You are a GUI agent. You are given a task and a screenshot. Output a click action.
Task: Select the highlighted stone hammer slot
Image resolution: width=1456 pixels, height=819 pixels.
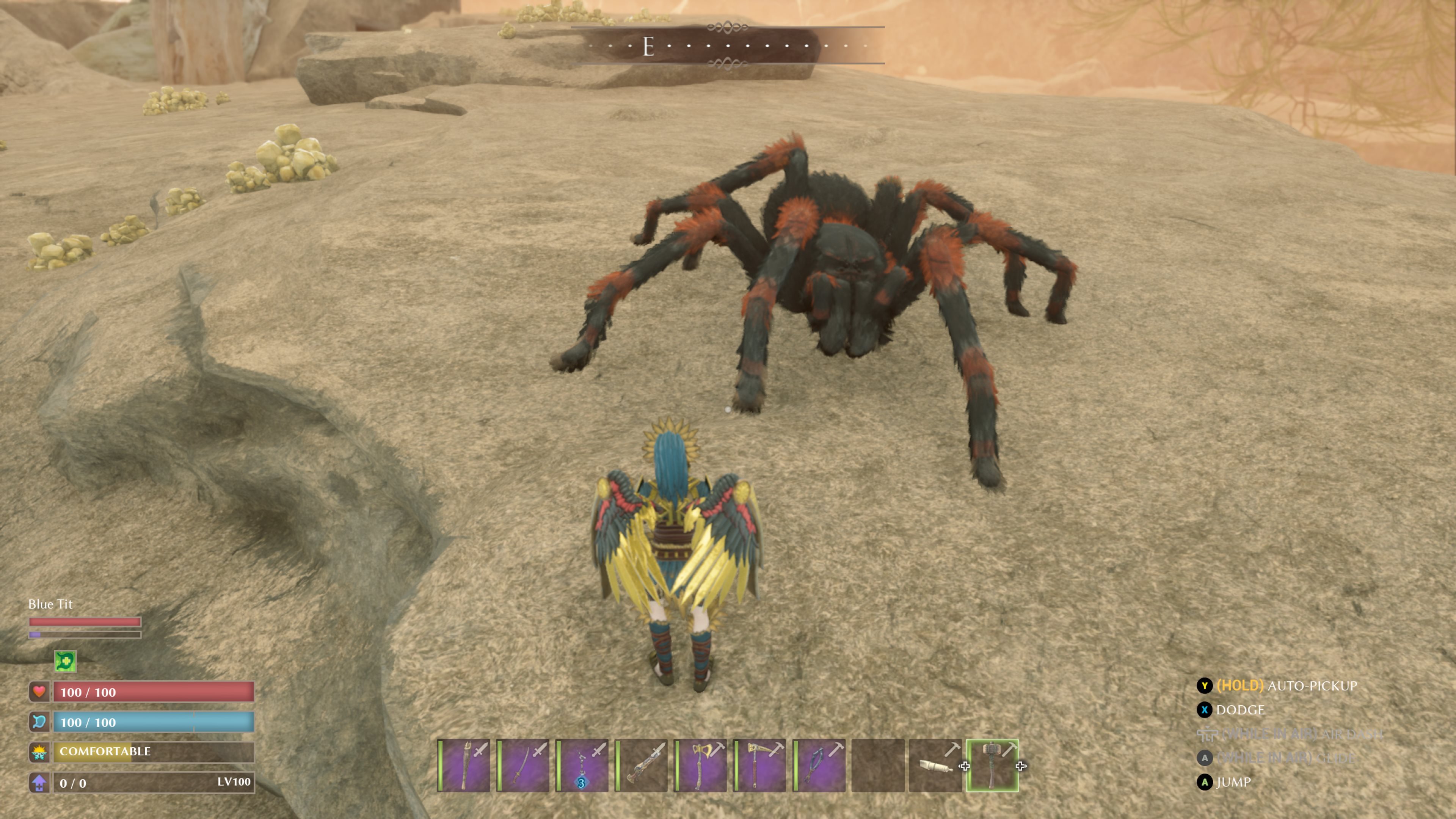click(x=993, y=765)
